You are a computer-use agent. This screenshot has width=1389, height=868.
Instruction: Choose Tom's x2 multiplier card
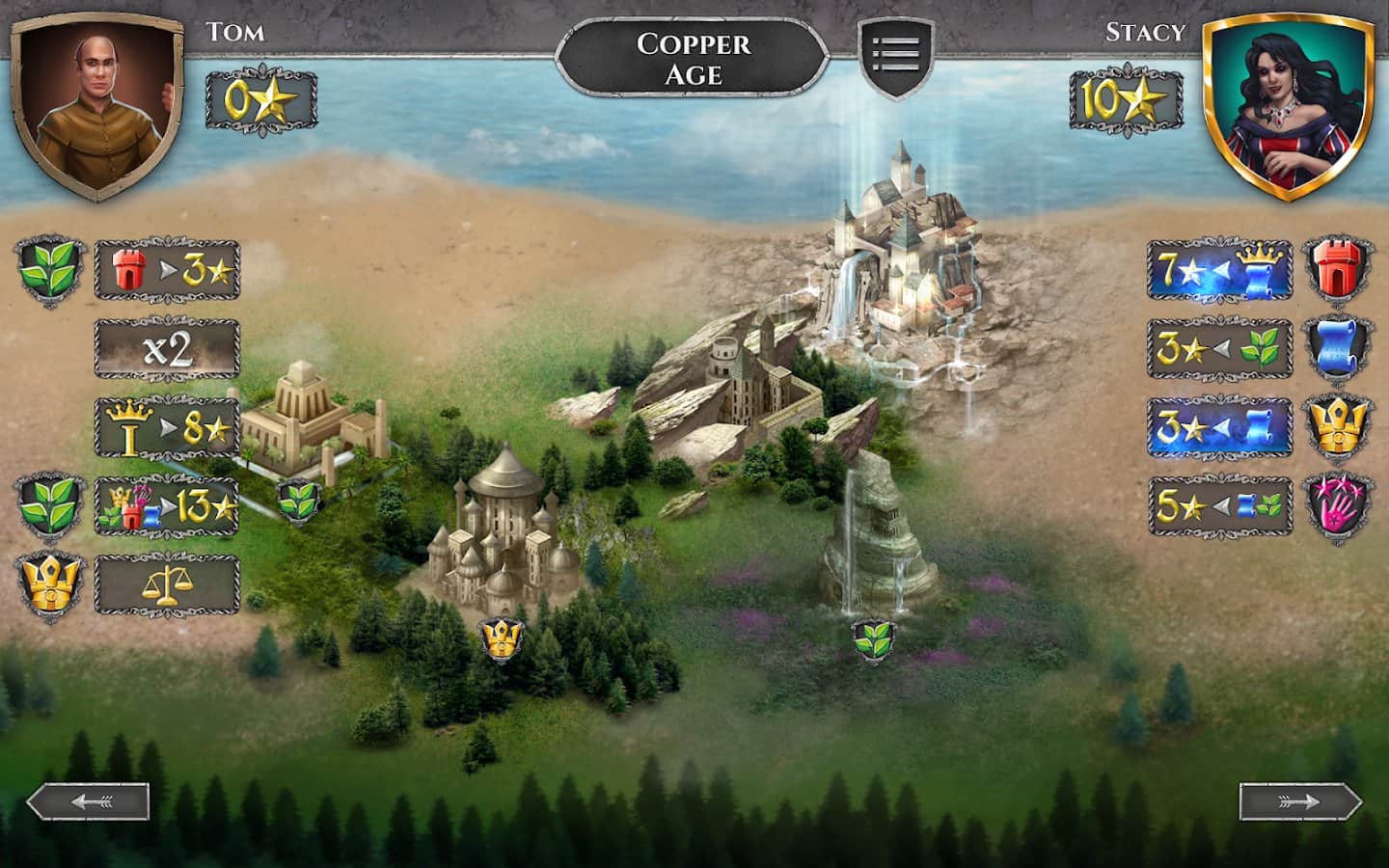click(167, 349)
